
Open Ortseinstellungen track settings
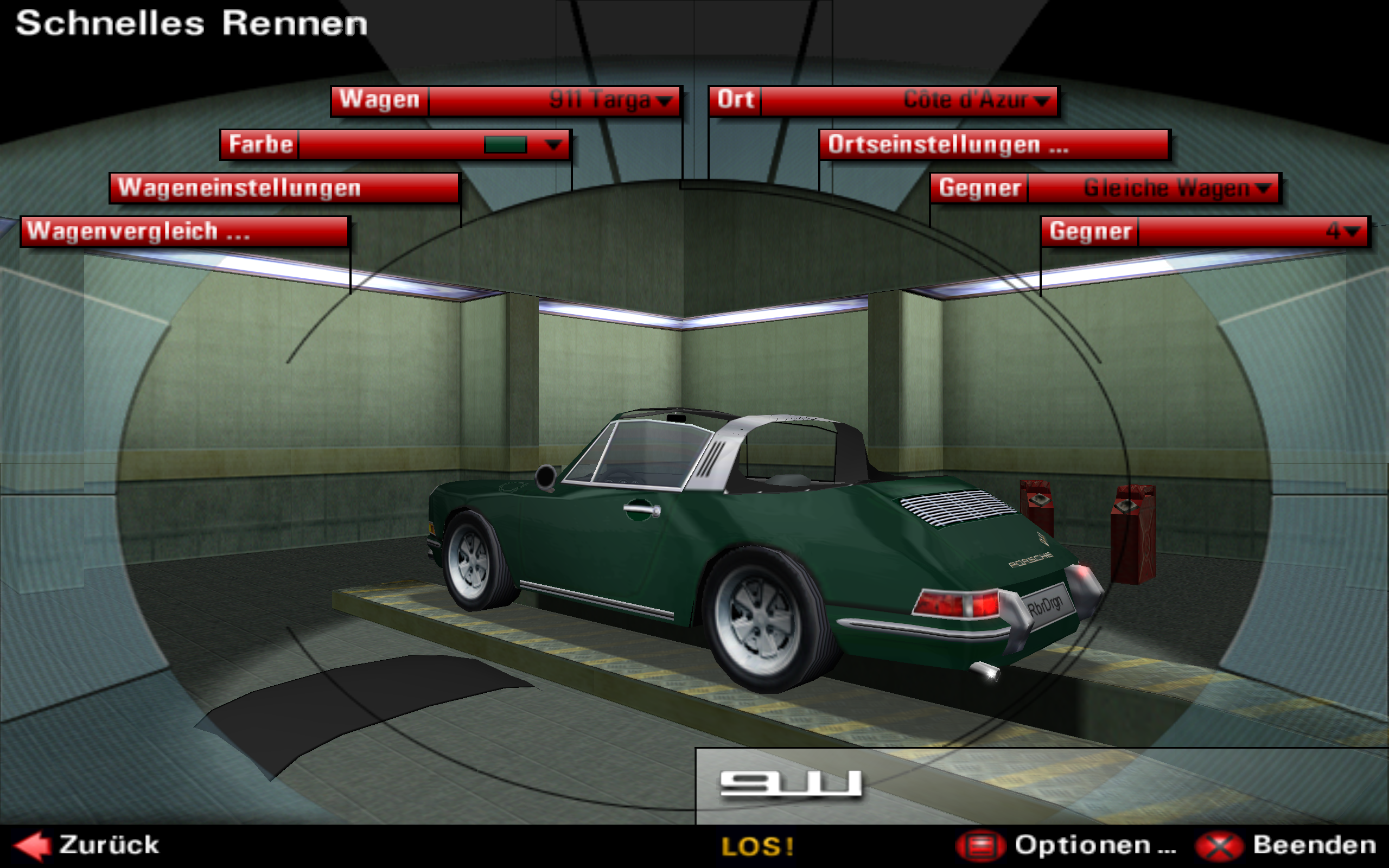click(x=994, y=145)
